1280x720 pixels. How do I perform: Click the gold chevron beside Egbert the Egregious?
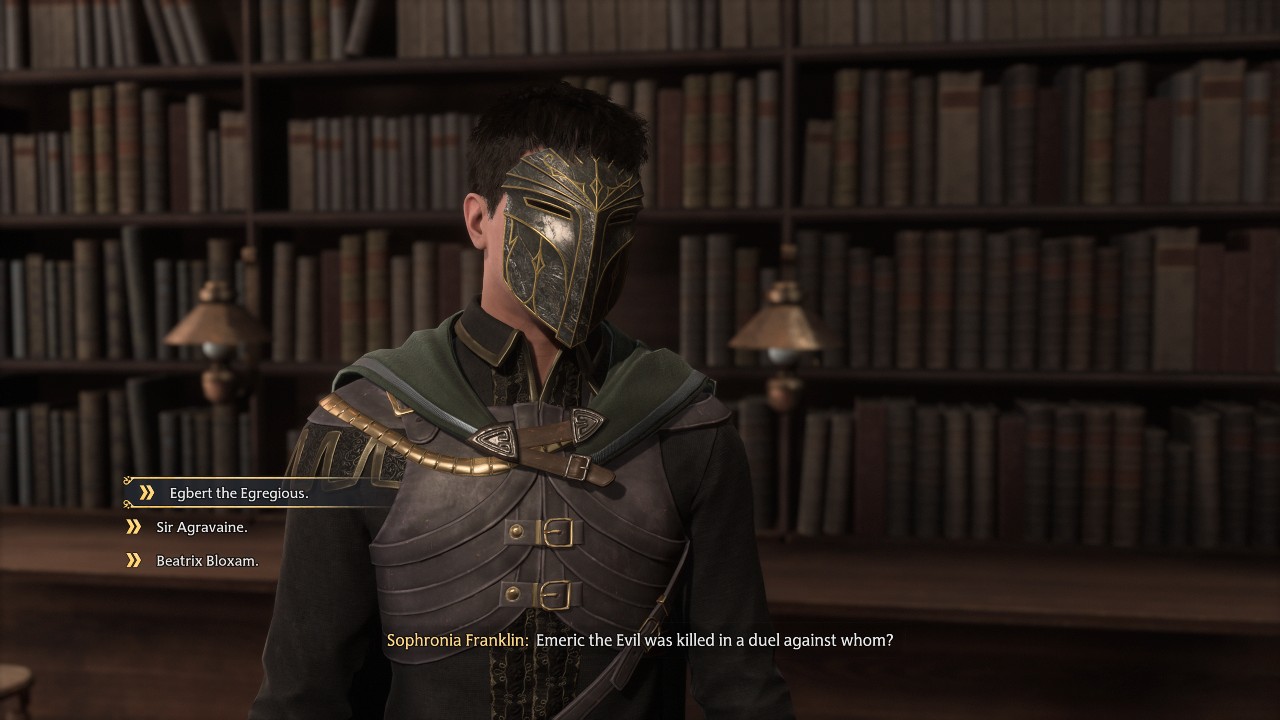coord(148,493)
